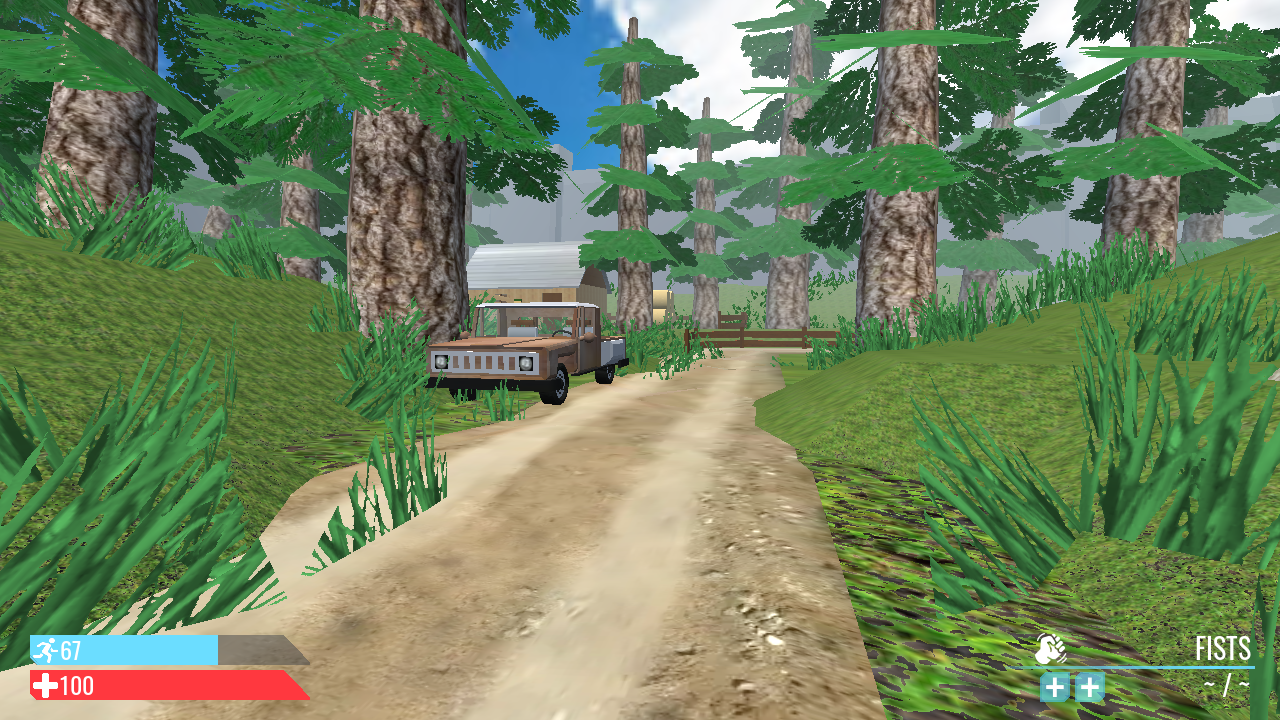Viewport: 1280px width, 720px height.
Task: Click the first teal plus medkit icon
Action: 1057,688
